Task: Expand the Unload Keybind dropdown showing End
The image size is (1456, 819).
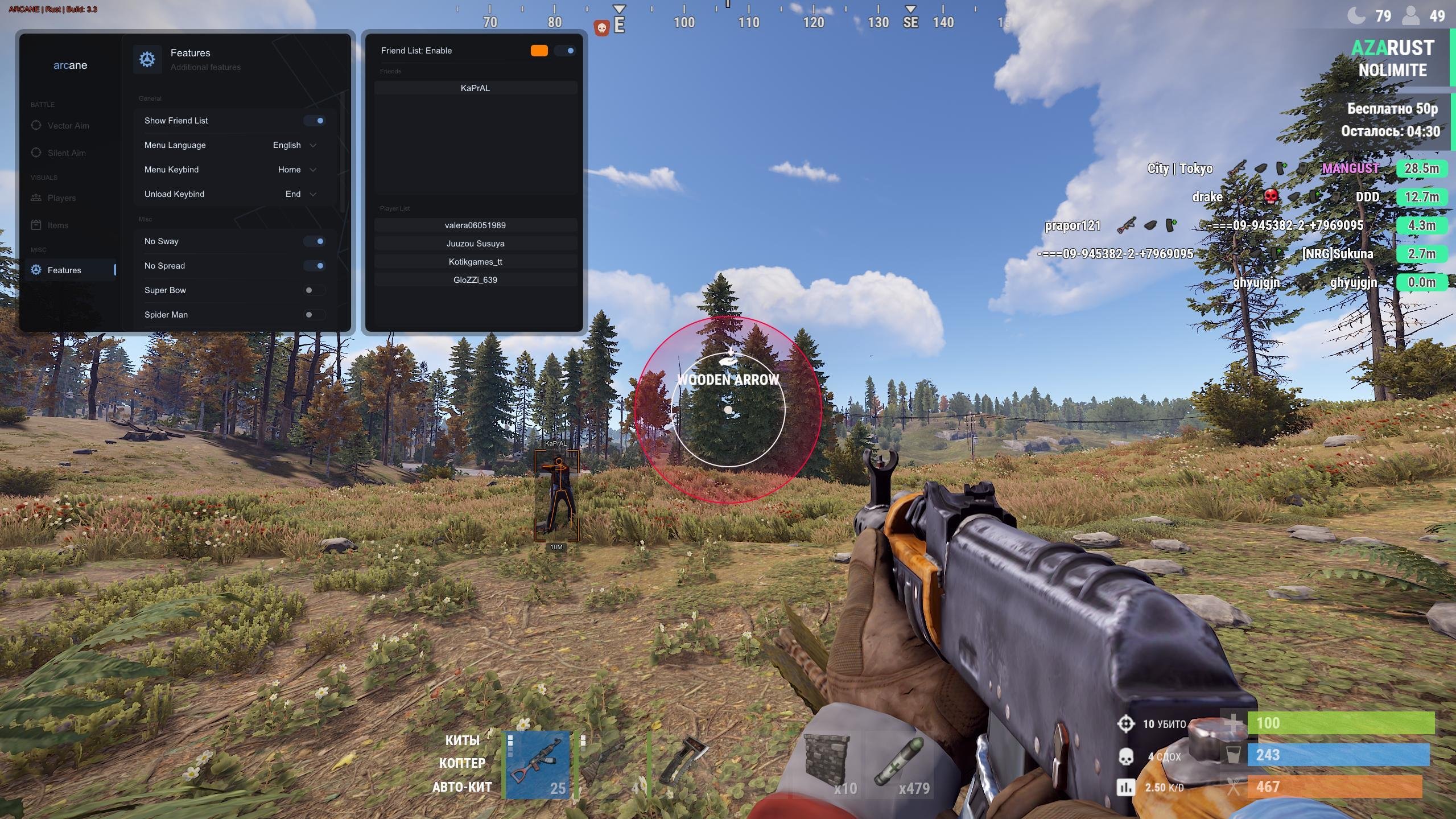Action: click(297, 194)
